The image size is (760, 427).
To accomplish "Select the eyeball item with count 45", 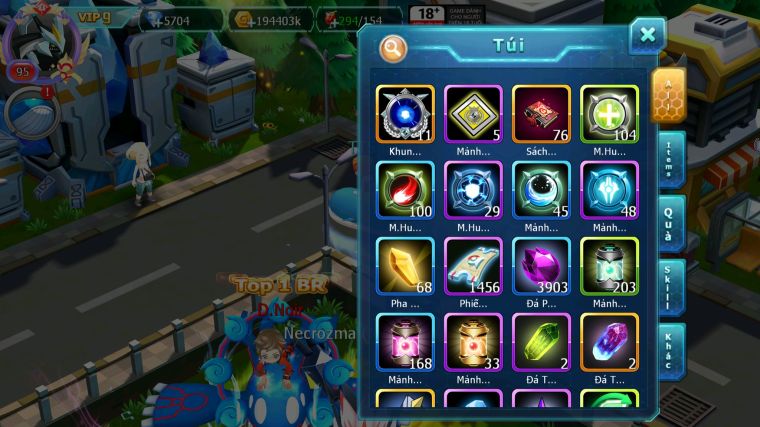I will (x=541, y=190).
